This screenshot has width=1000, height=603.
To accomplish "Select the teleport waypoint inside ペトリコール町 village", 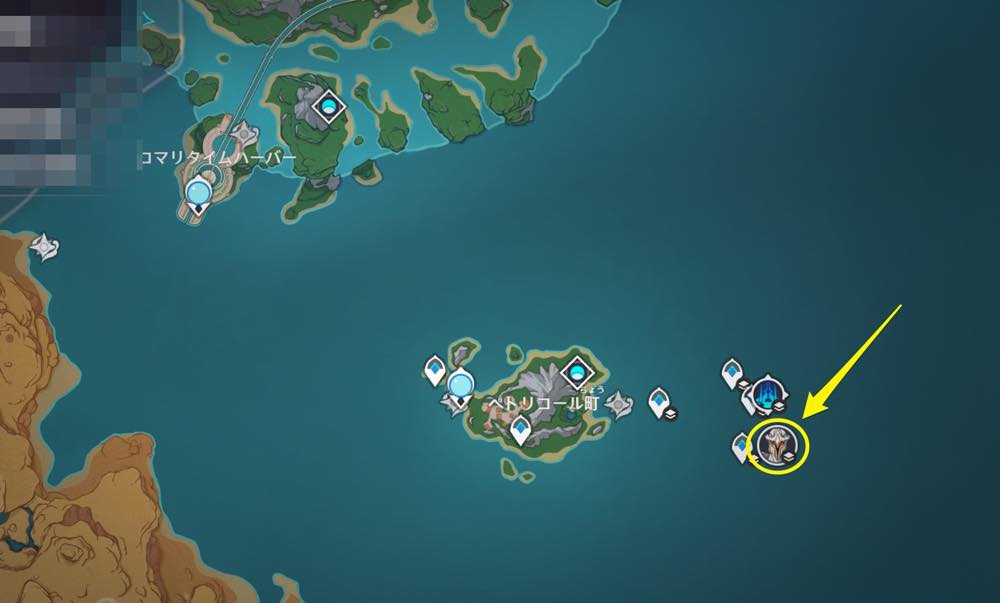I will coord(520,430).
